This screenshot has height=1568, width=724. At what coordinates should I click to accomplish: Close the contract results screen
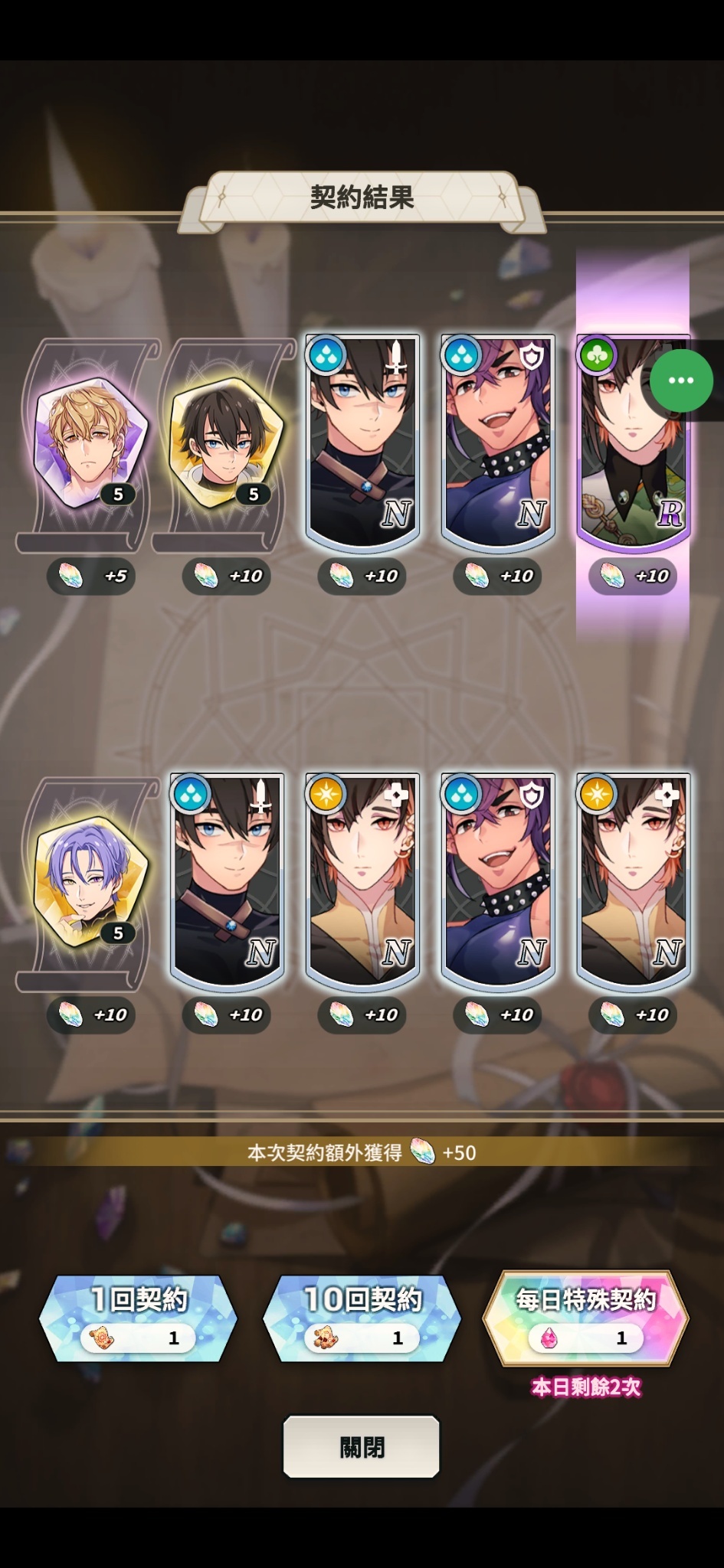coord(362,1446)
